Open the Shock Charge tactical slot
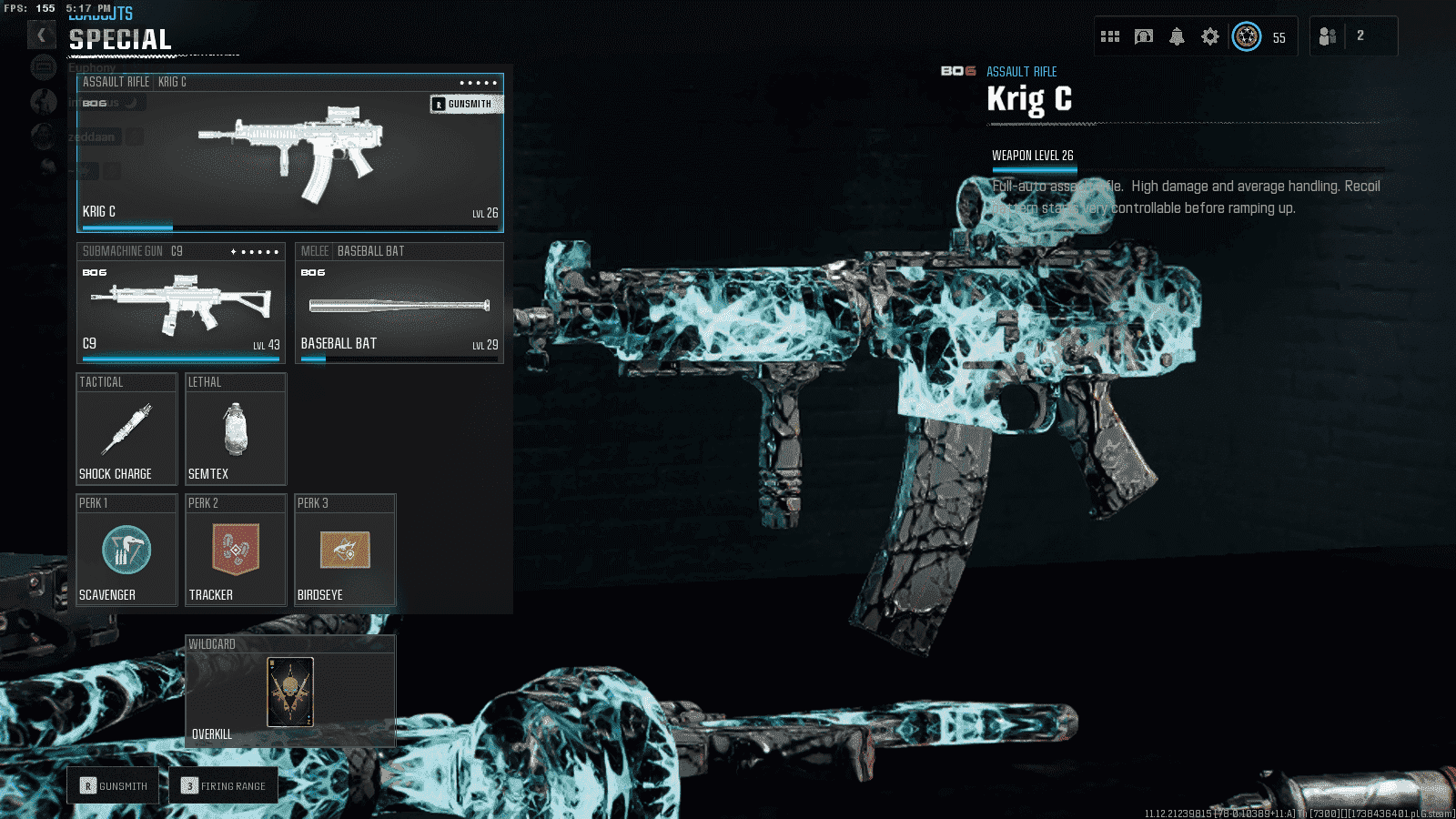This screenshot has width=1456, height=819. (x=126, y=430)
